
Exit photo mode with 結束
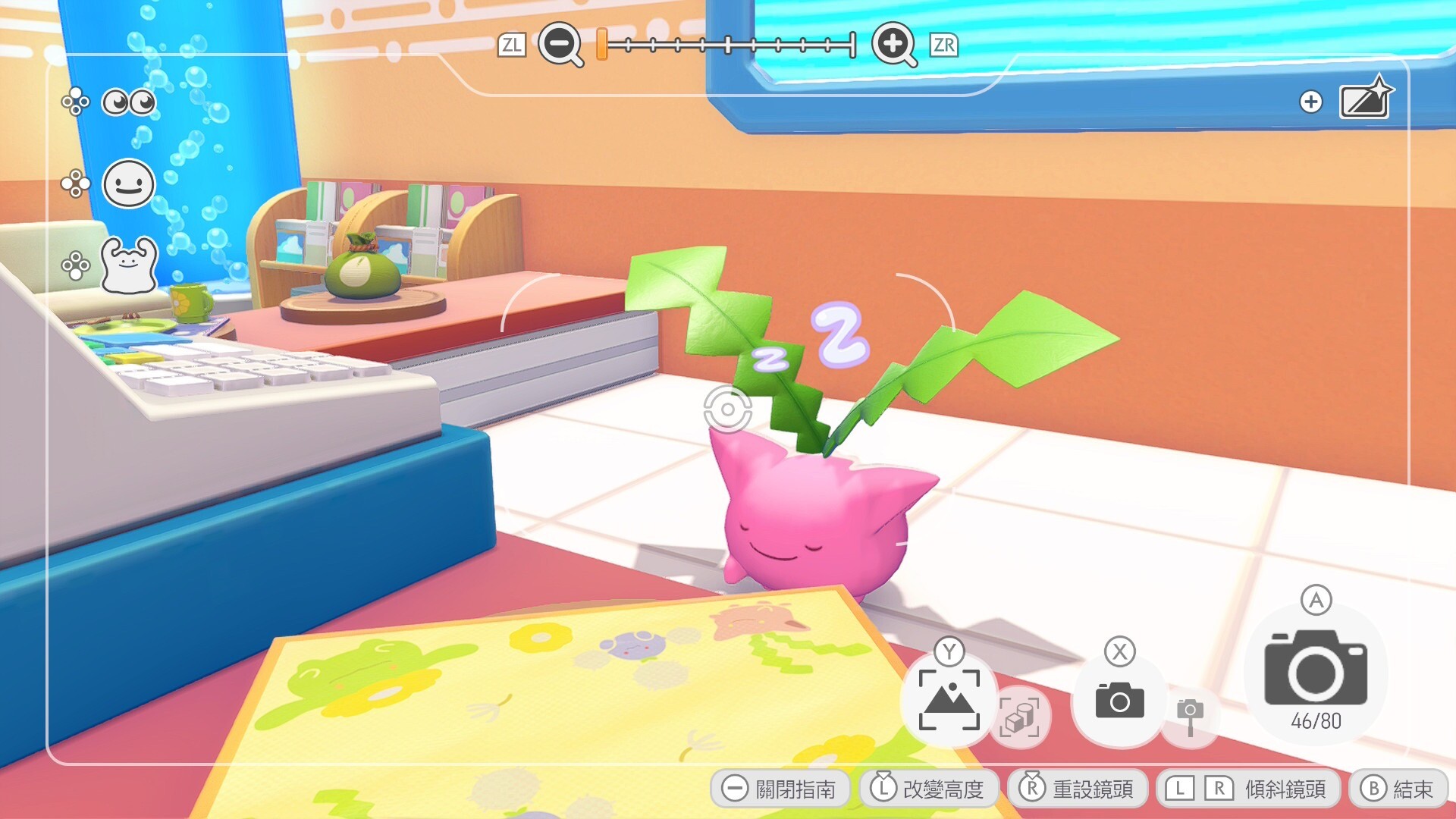click(x=1397, y=789)
